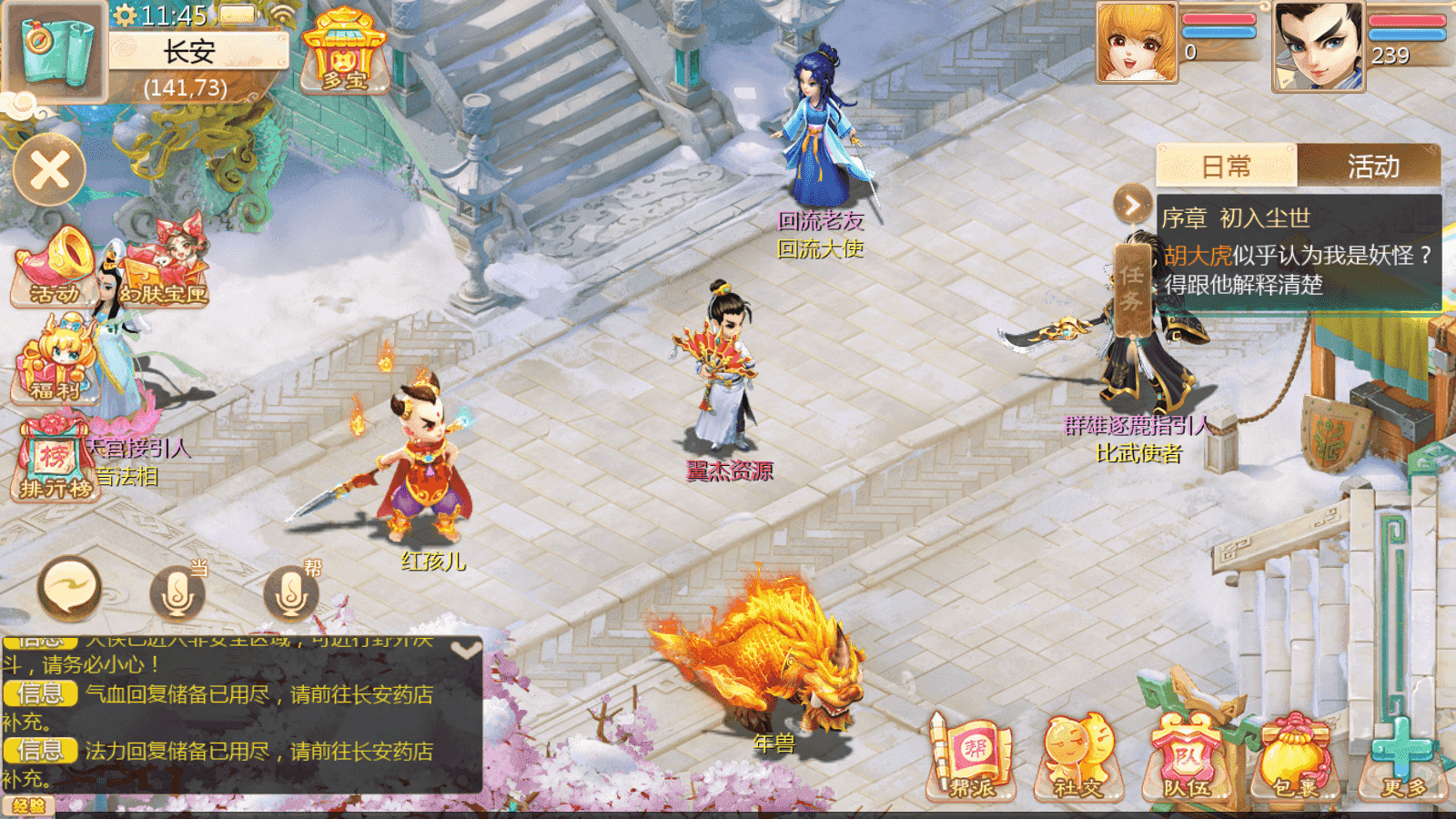Show the 排行榜 ranking board

(54, 461)
